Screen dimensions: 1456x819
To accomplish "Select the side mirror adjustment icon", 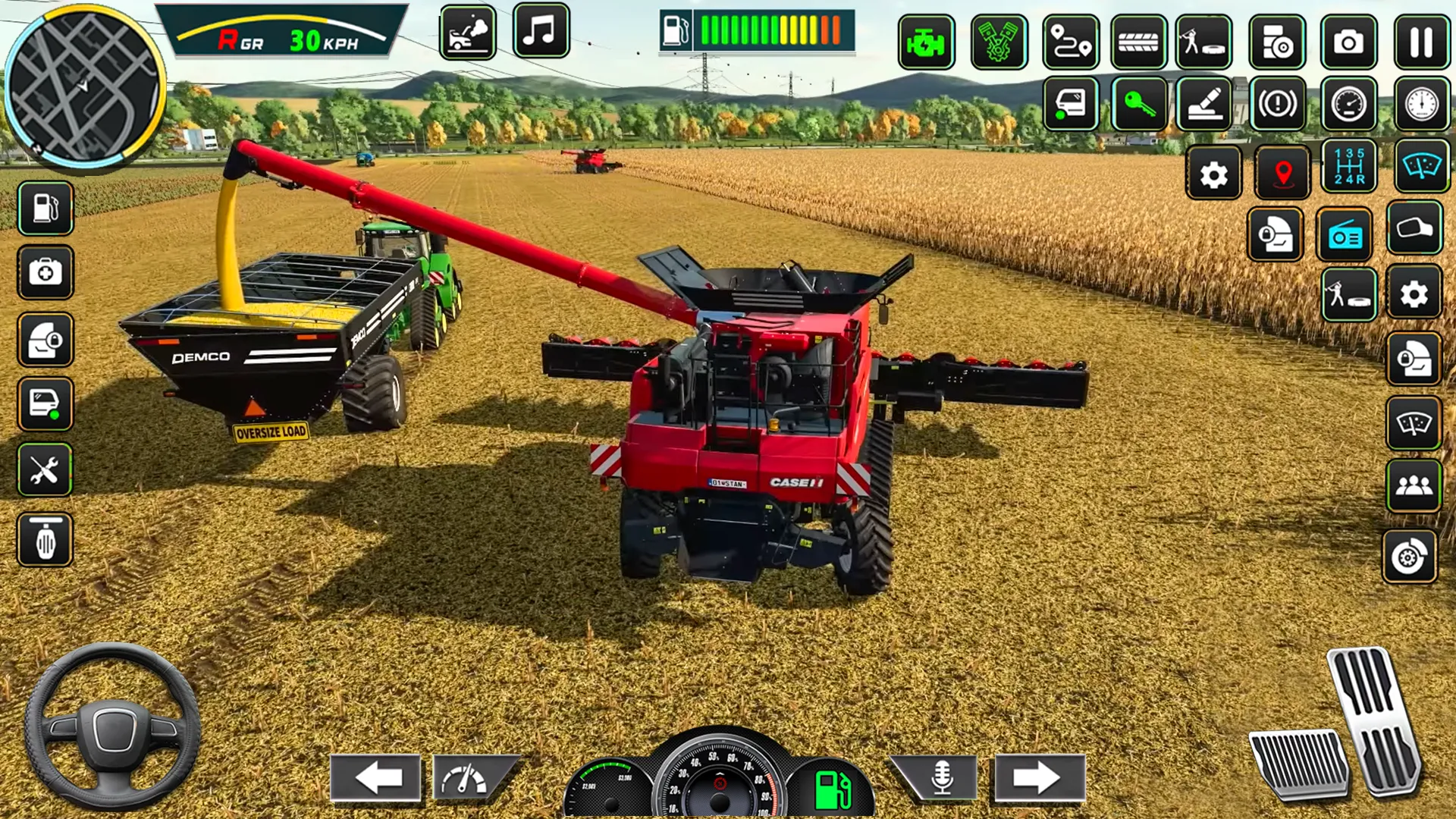I will (1417, 227).
